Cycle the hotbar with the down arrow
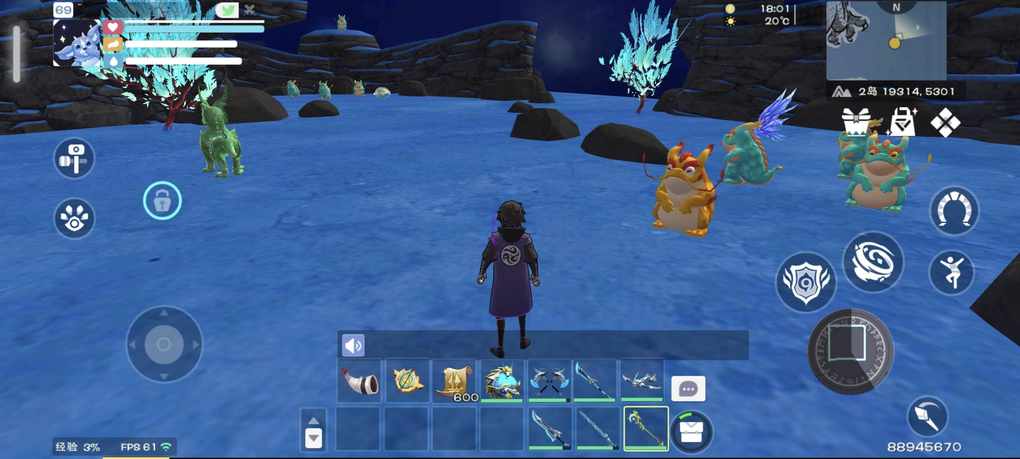Image resolution: width=1020 pixels, height=459 pixels. pos(314,438)
